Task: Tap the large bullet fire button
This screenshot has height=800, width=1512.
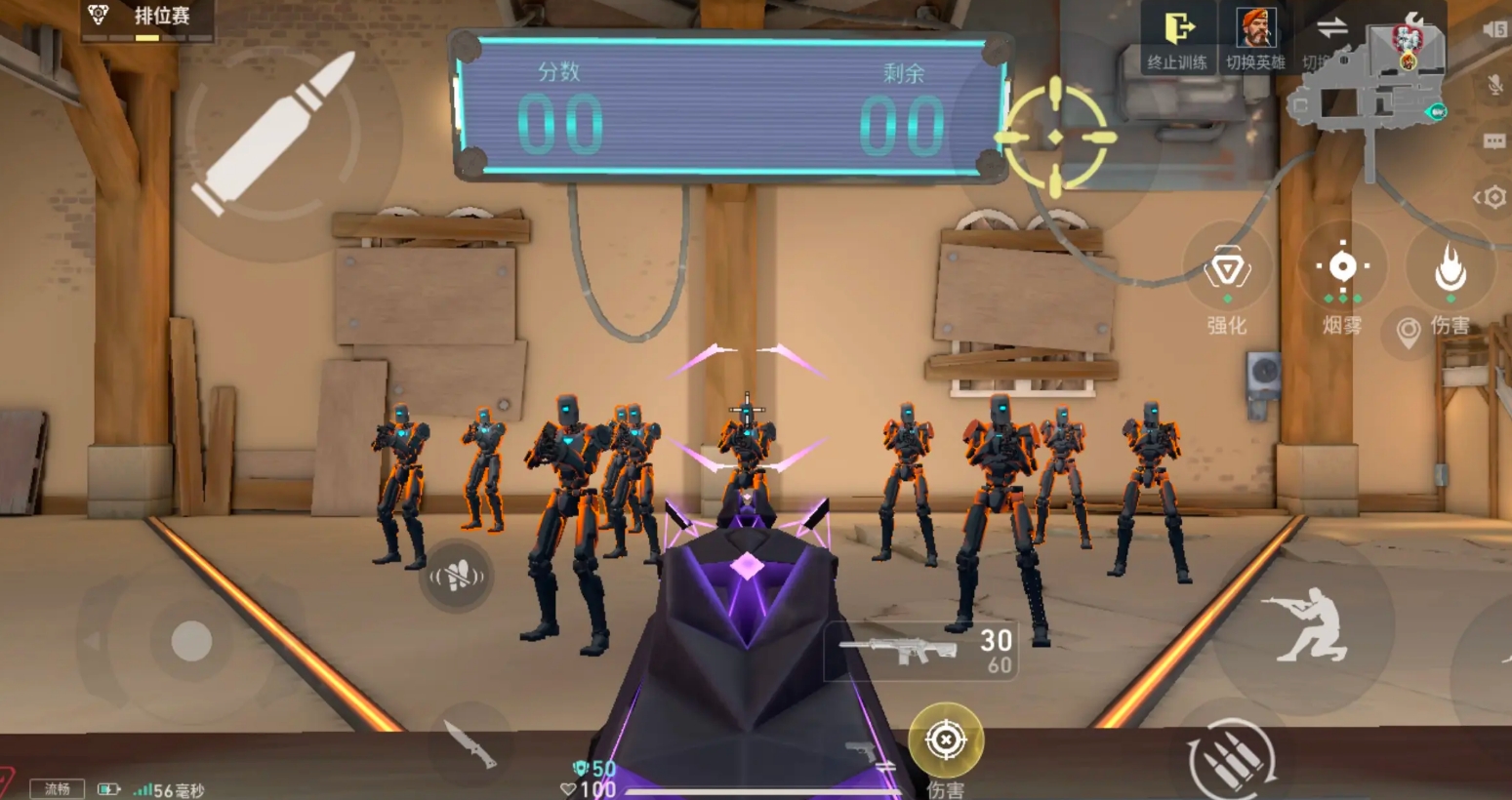Action: [x=274, y=134]
